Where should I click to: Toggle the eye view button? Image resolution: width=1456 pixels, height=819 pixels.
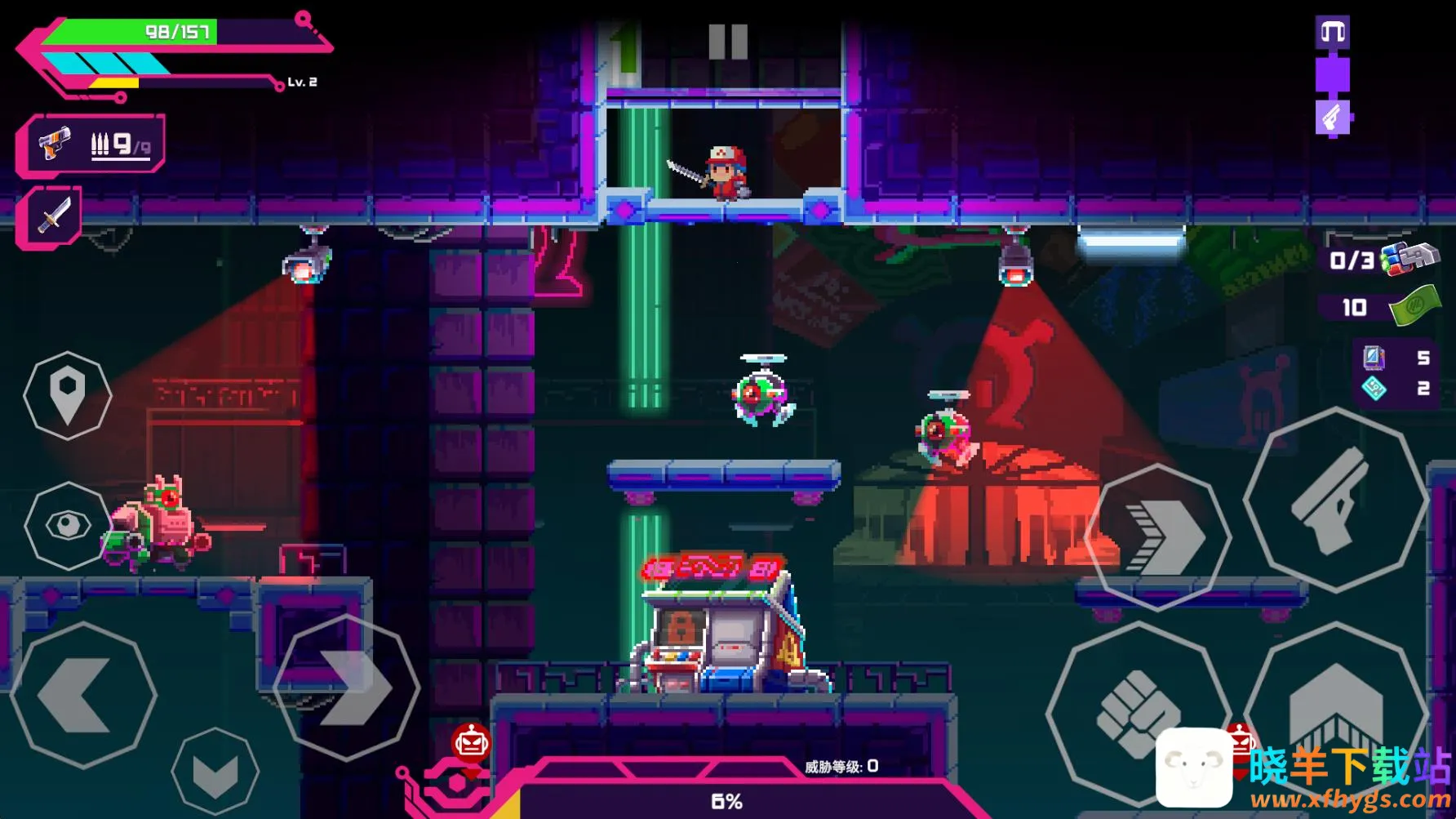[67, 525]
